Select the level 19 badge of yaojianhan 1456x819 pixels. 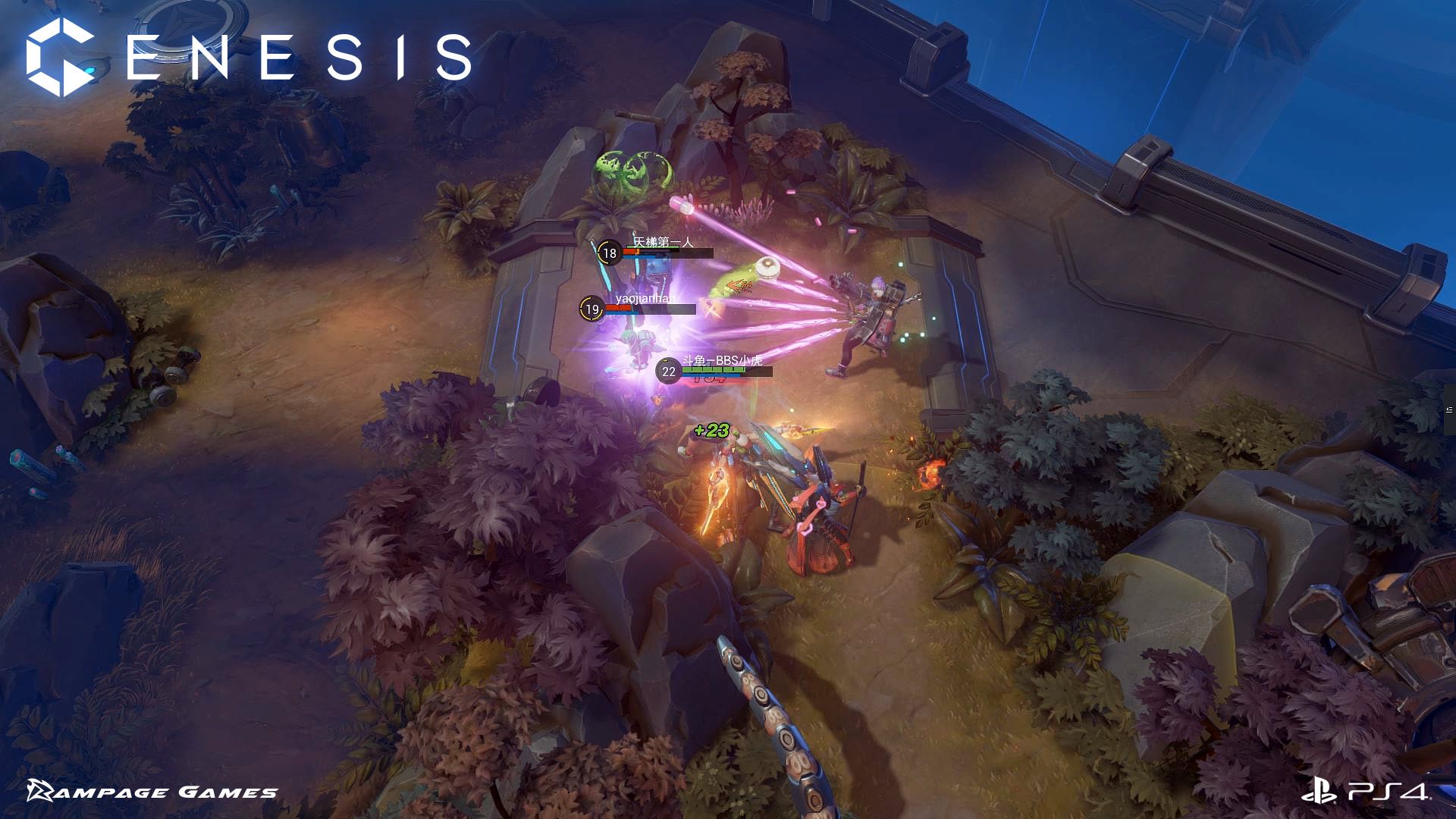click(x=591, y=308)
